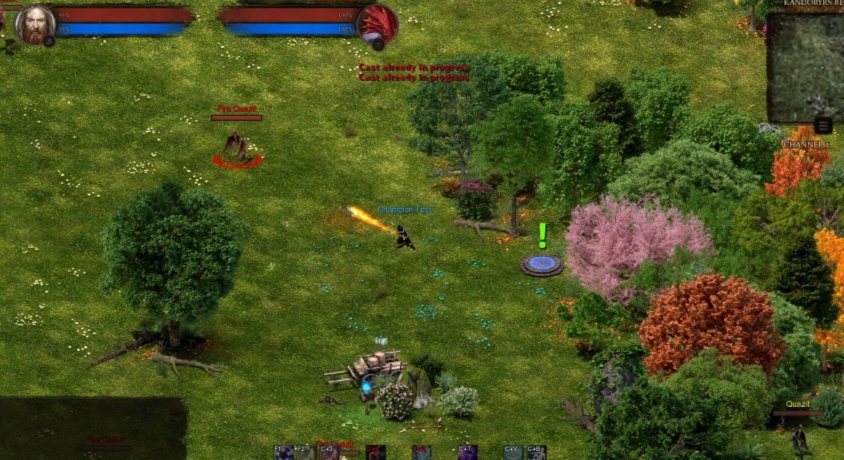Open the menu button below the minimap
844x460 pixels.
(x=822, y=125)
